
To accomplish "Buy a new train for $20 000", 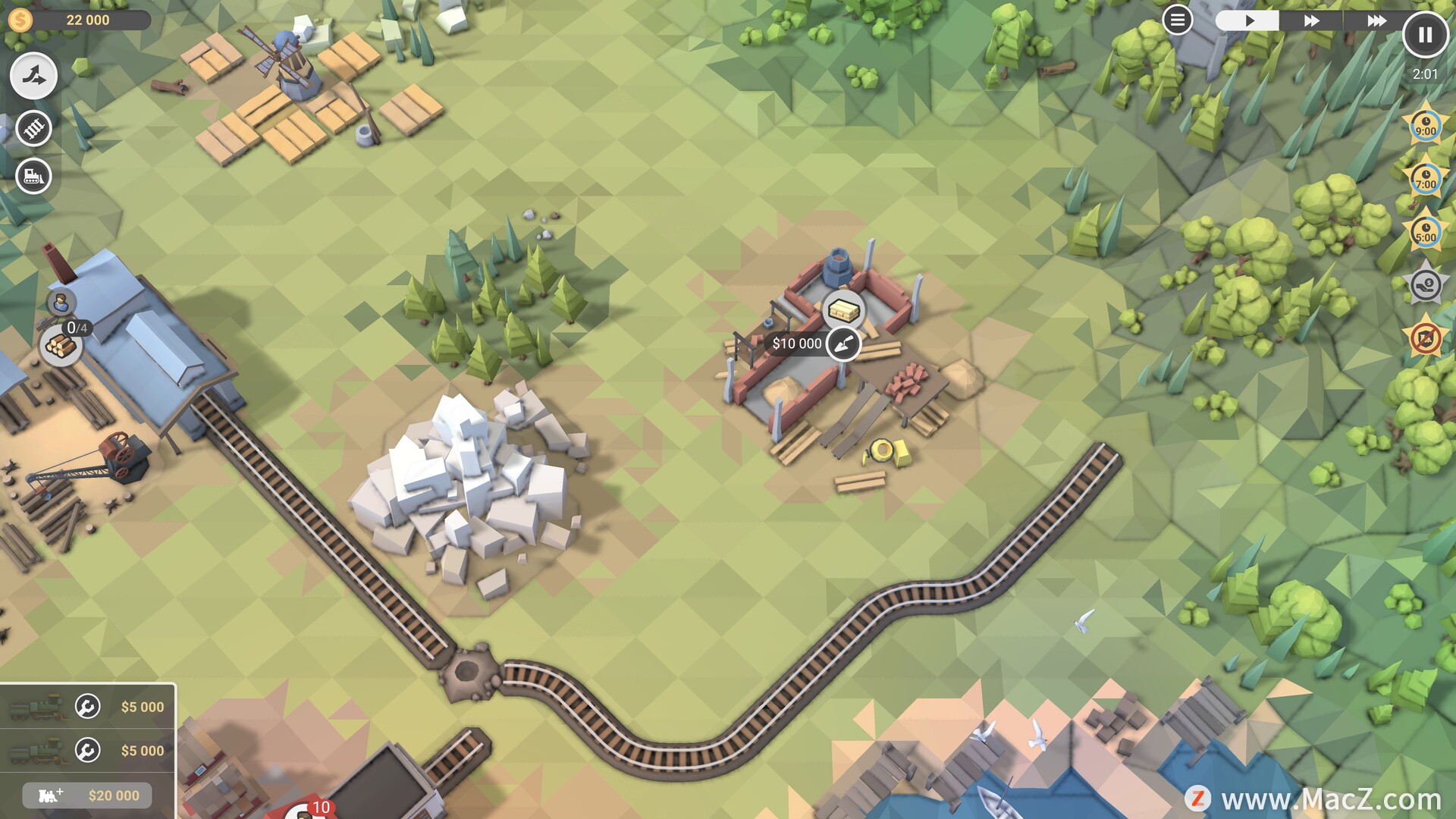I will [88, 795].
